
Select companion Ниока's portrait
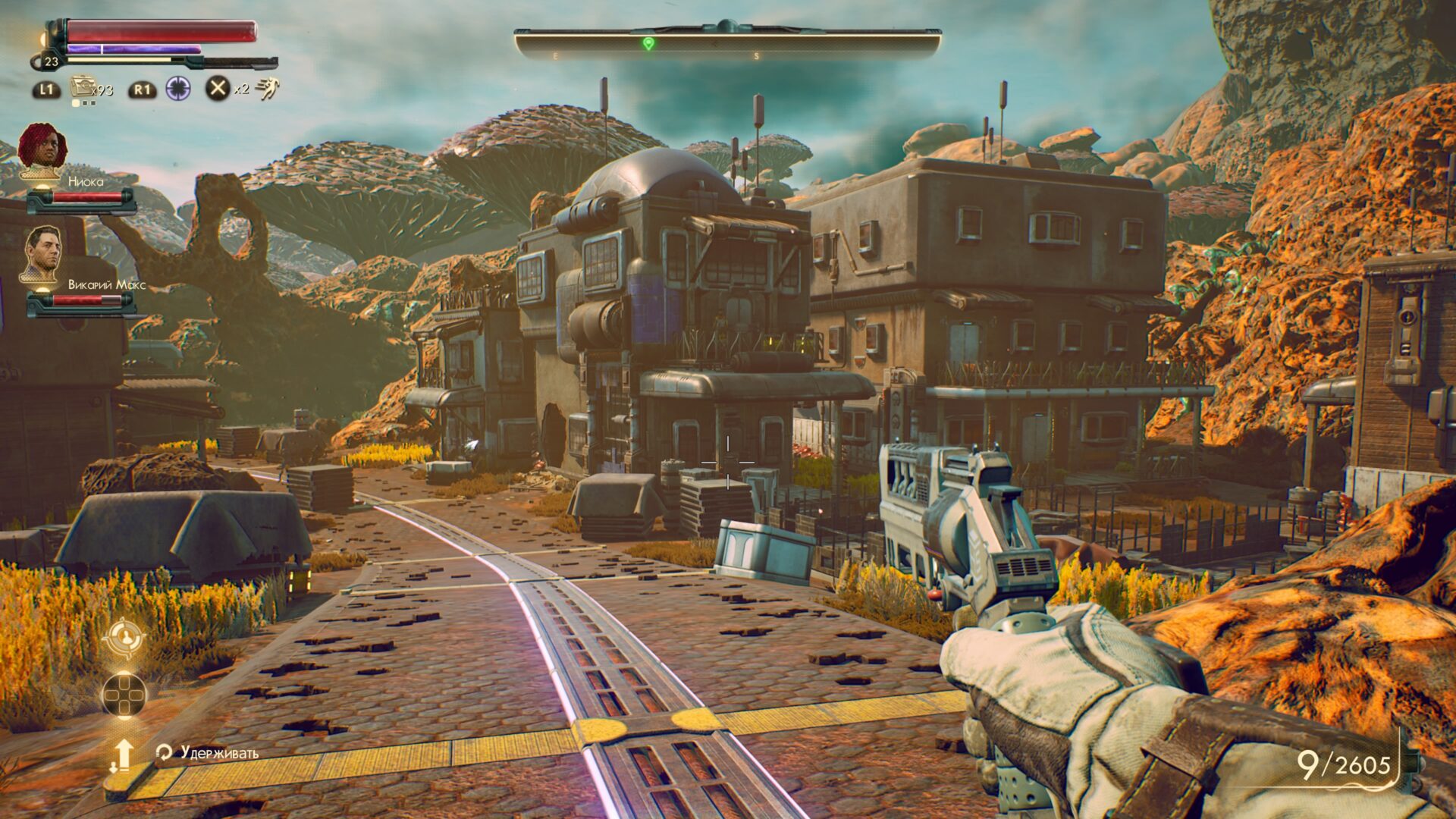[42, 149]
